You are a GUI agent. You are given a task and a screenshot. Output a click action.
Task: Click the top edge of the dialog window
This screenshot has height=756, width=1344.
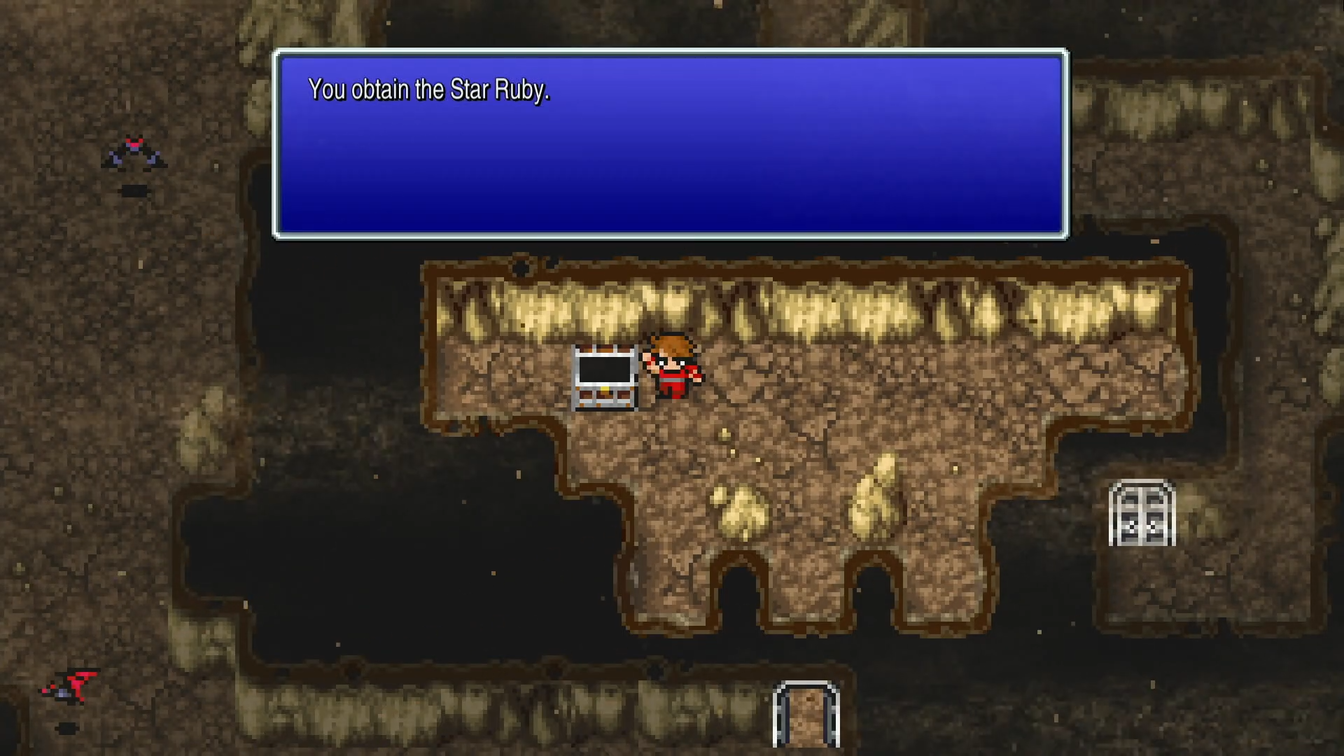tap(670, 52)
